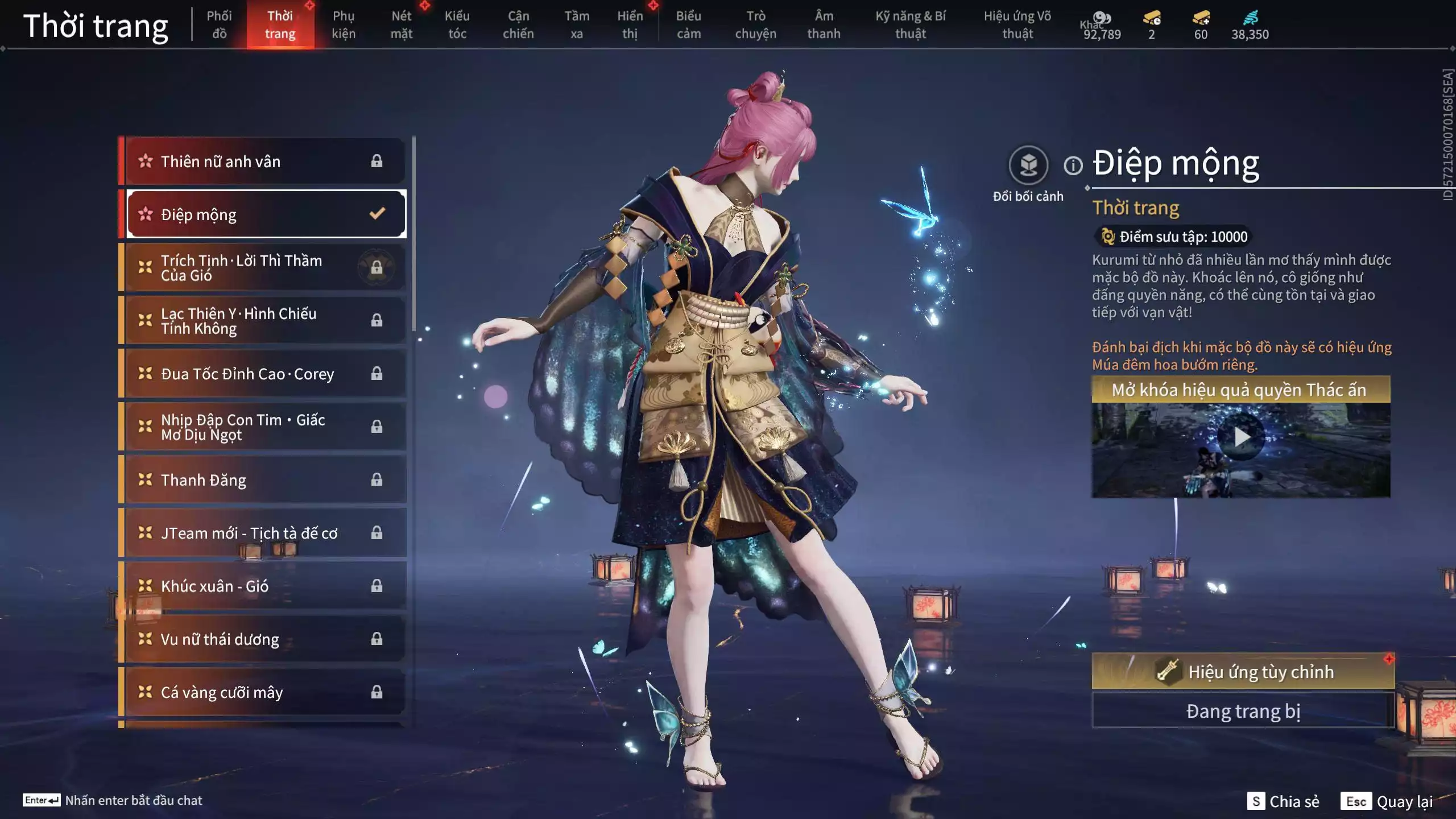Switch to the Phối đồ tab
The height and width of the screenshot is (819, 1456).
click(x=219, y=24)
